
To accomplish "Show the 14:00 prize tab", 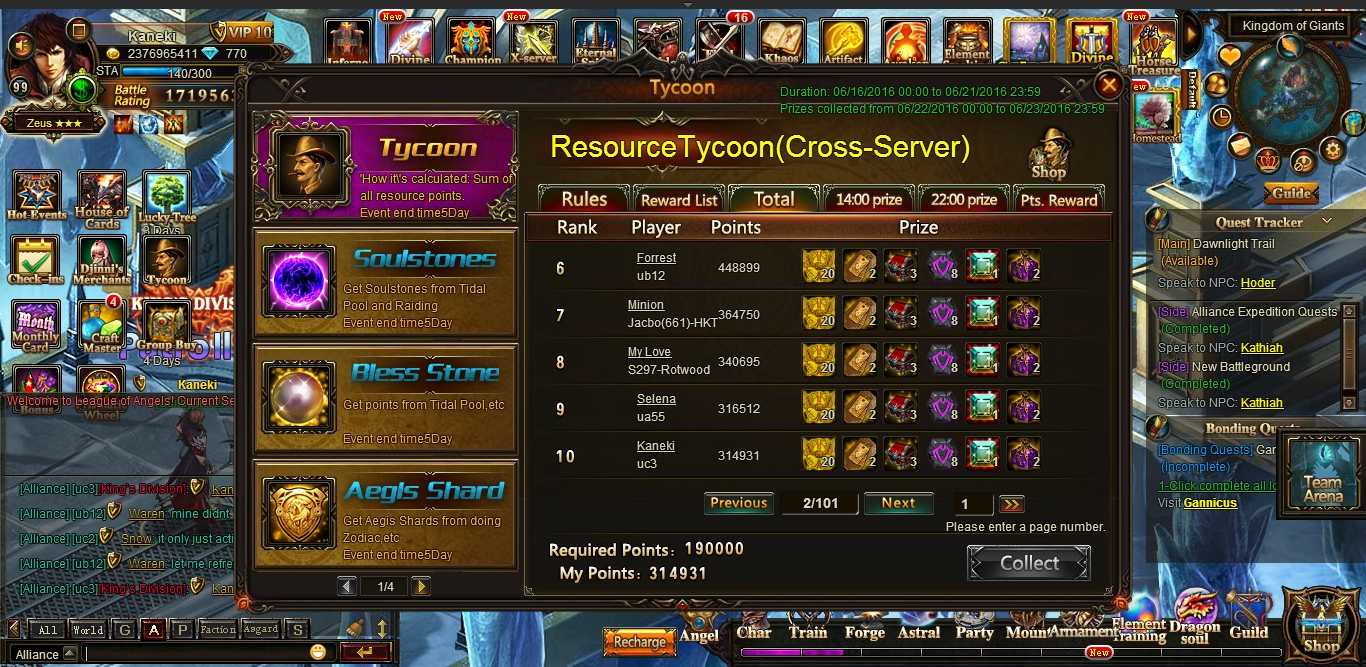I will click(868, 199).
